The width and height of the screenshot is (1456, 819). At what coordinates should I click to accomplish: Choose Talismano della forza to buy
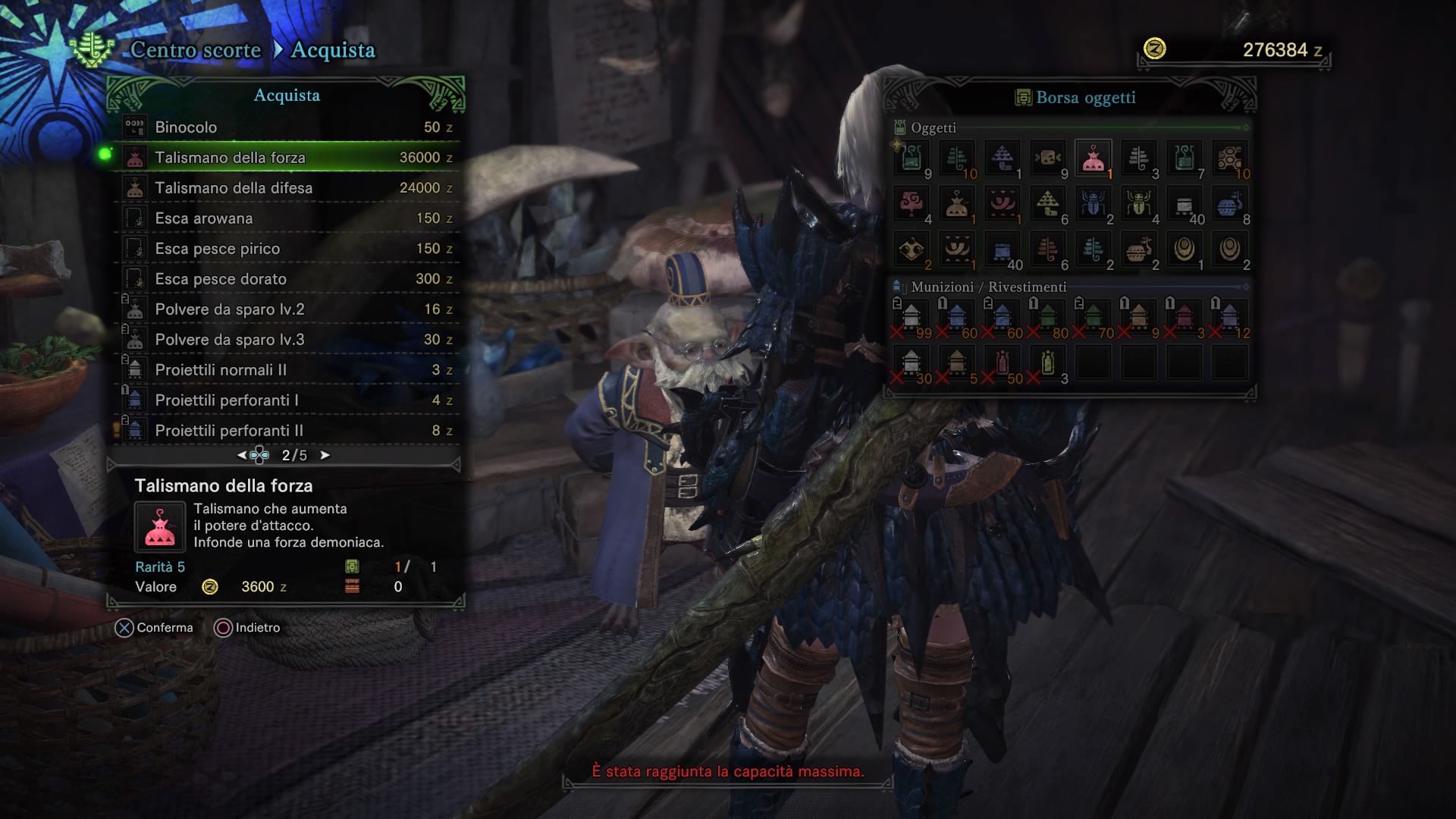tap(288, 158)
